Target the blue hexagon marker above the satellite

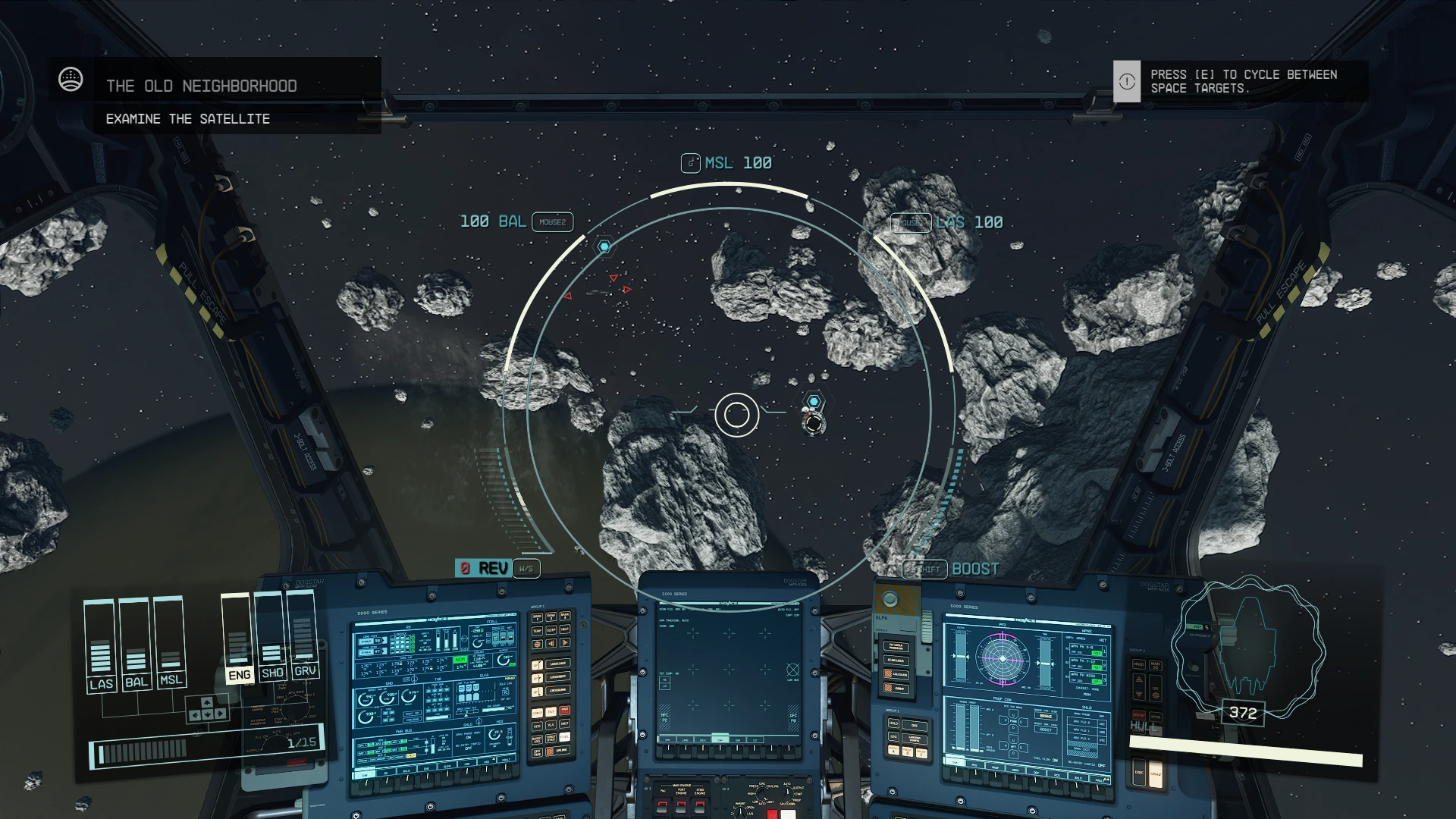814,401
